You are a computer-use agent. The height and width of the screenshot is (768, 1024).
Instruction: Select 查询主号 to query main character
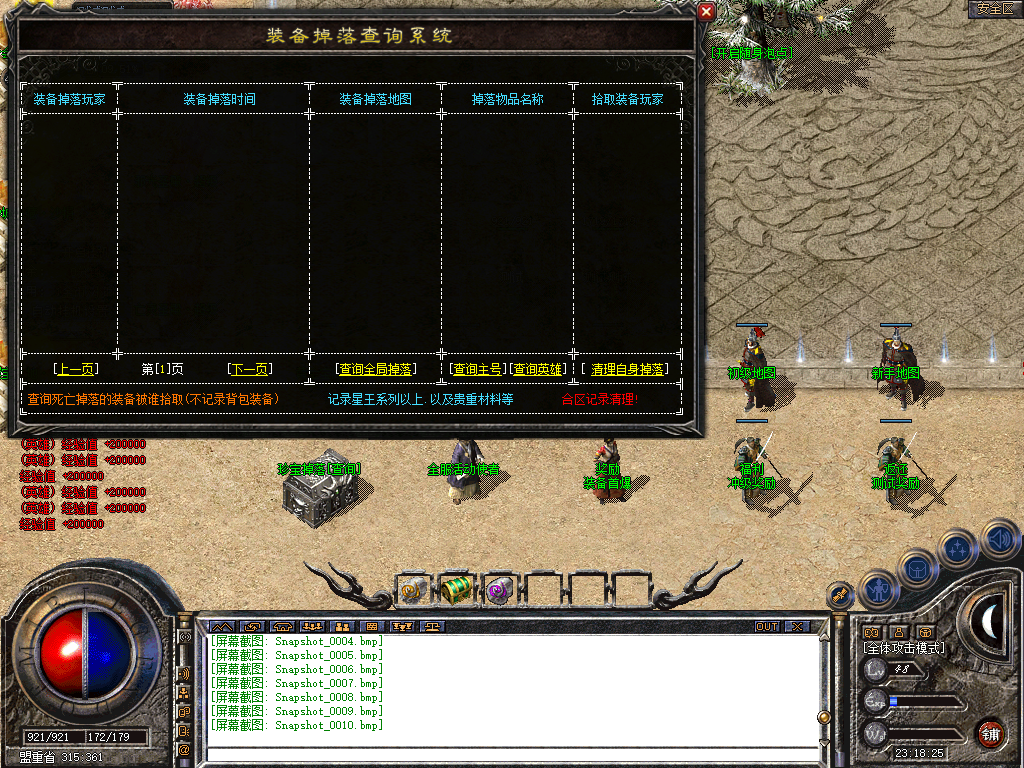(x=477, y=369)
